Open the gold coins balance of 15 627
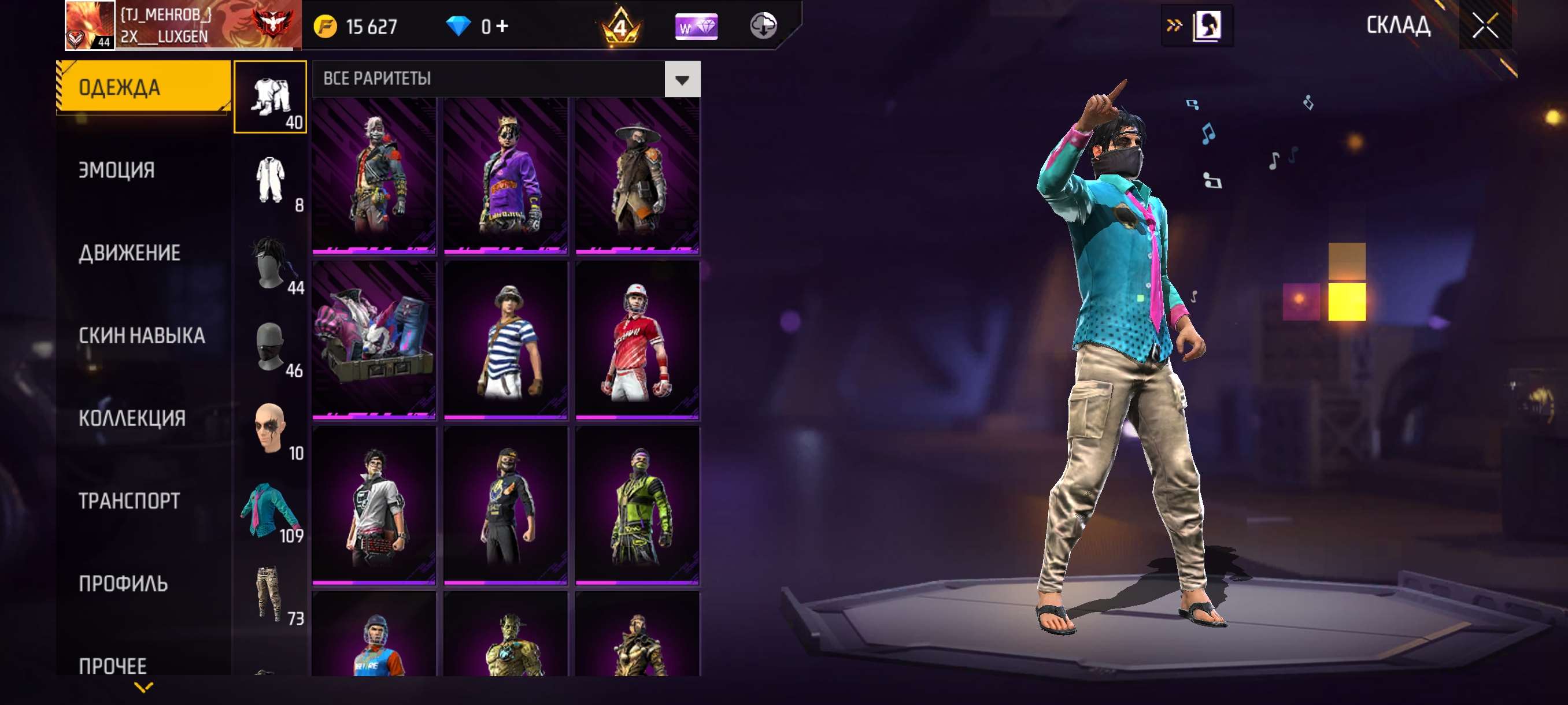Viewport: 1568px width, 705px height. pos(358,25)
